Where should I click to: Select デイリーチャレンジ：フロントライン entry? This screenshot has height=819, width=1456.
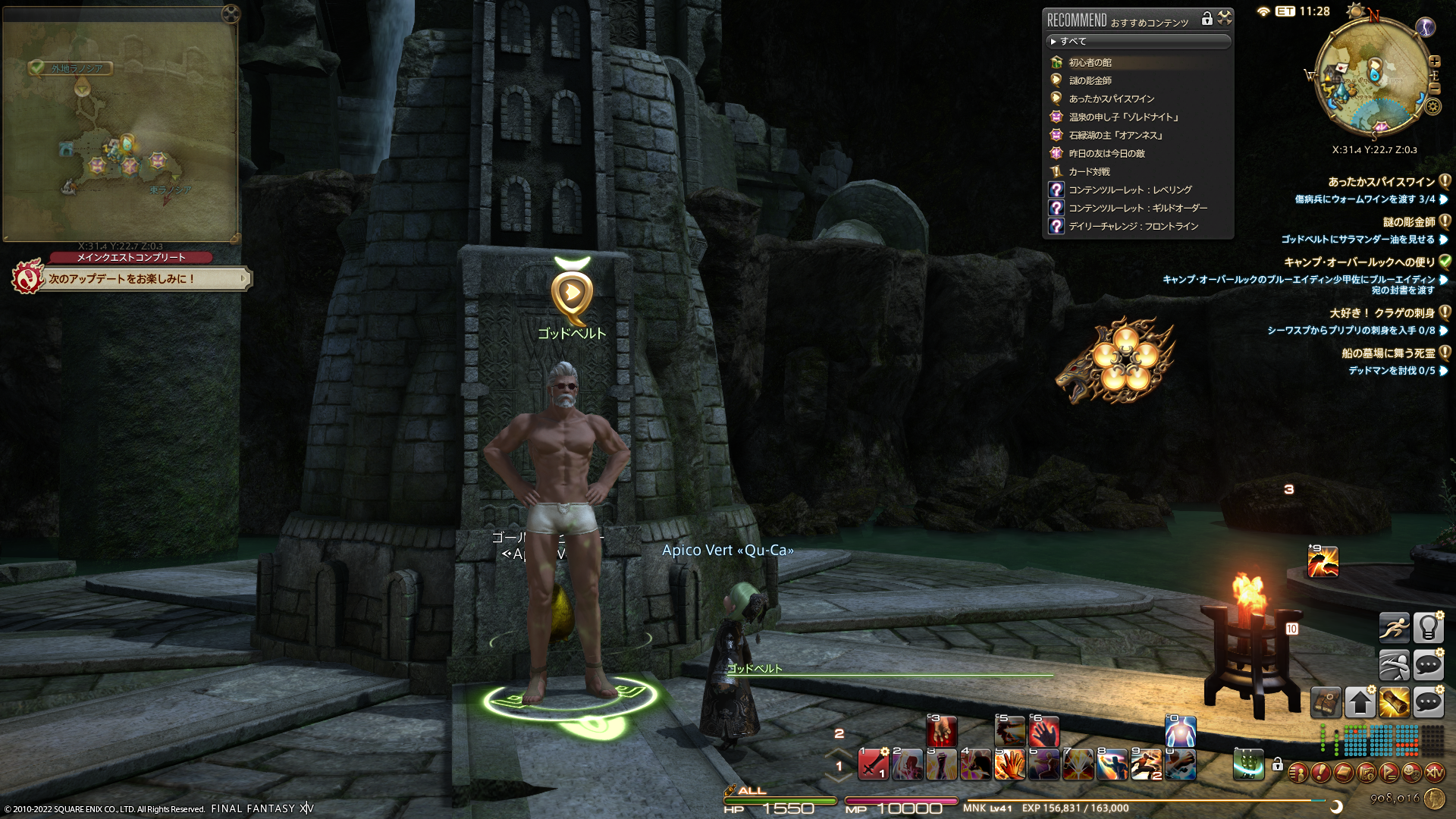(1133, 226)
